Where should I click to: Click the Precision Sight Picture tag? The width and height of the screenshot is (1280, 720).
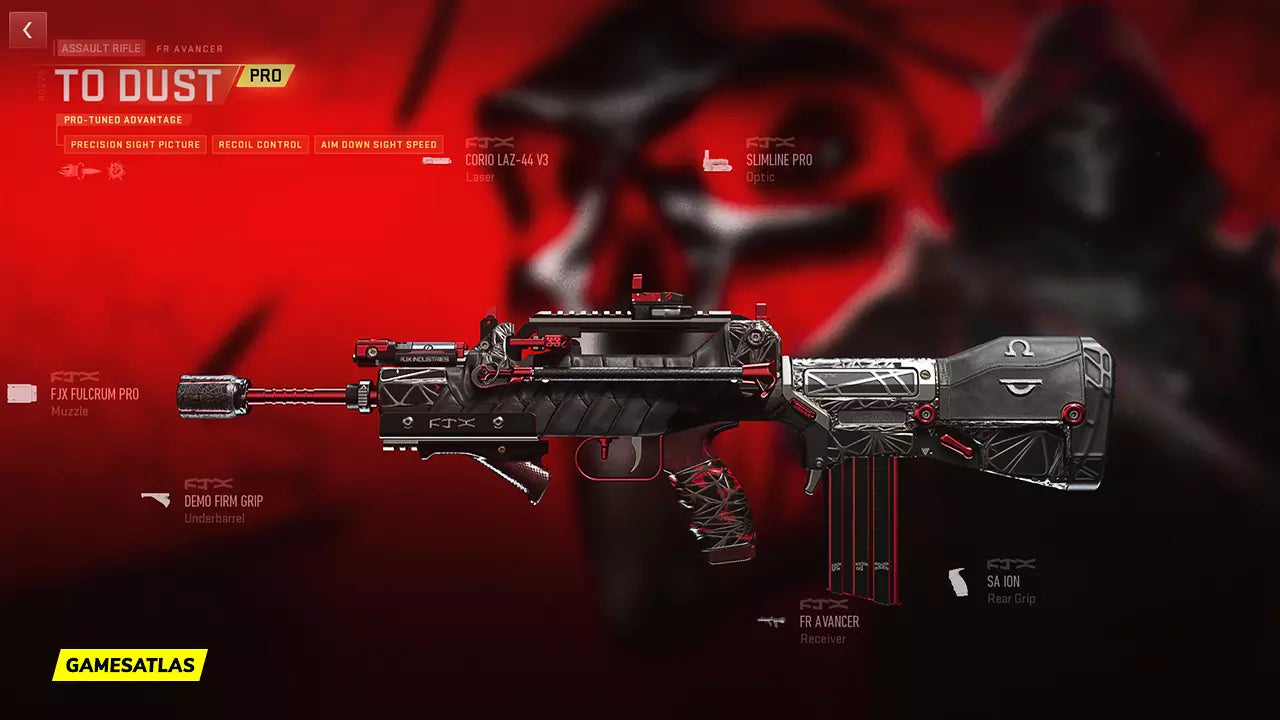[x=135, y=145]
